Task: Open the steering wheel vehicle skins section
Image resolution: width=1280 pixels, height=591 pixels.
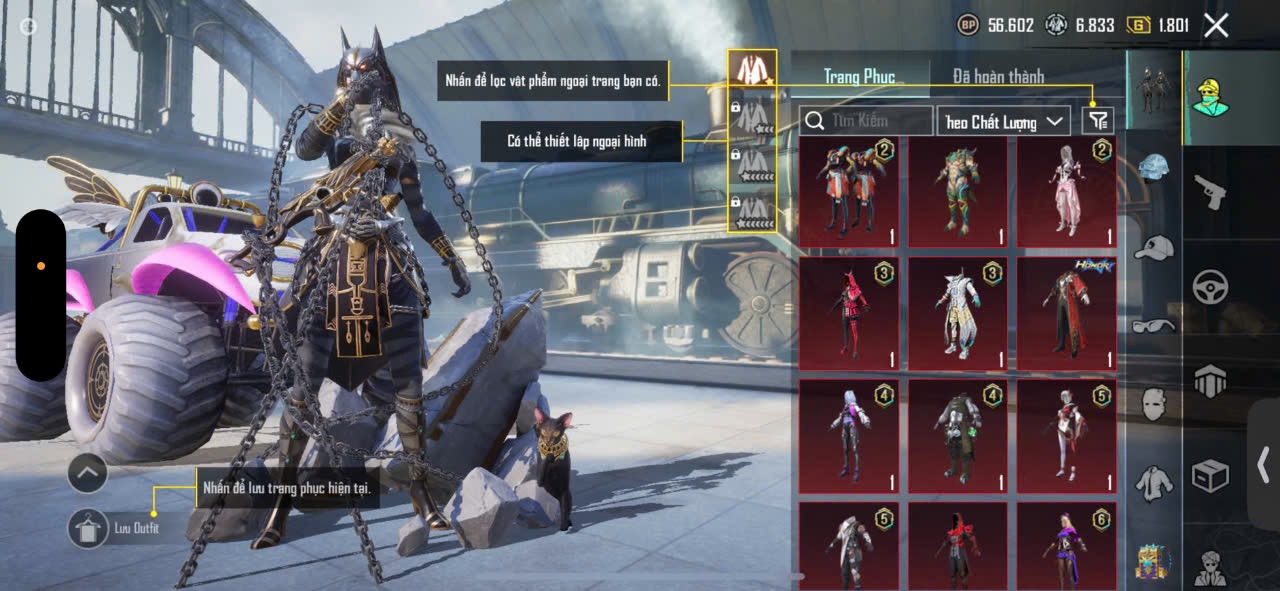Action: [1210, 287]
